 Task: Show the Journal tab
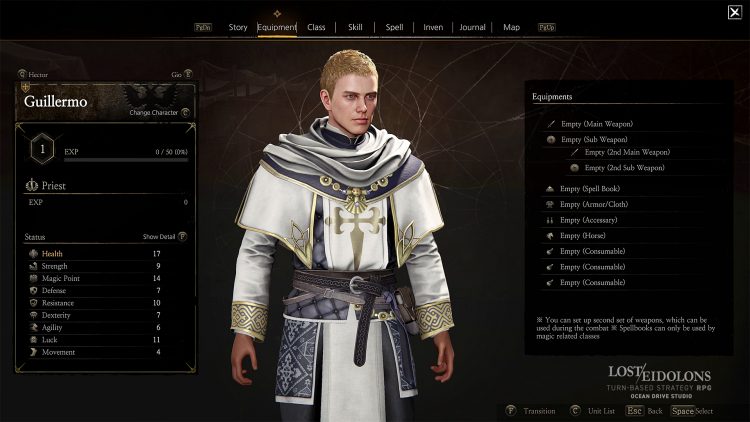tap(472, 27)
